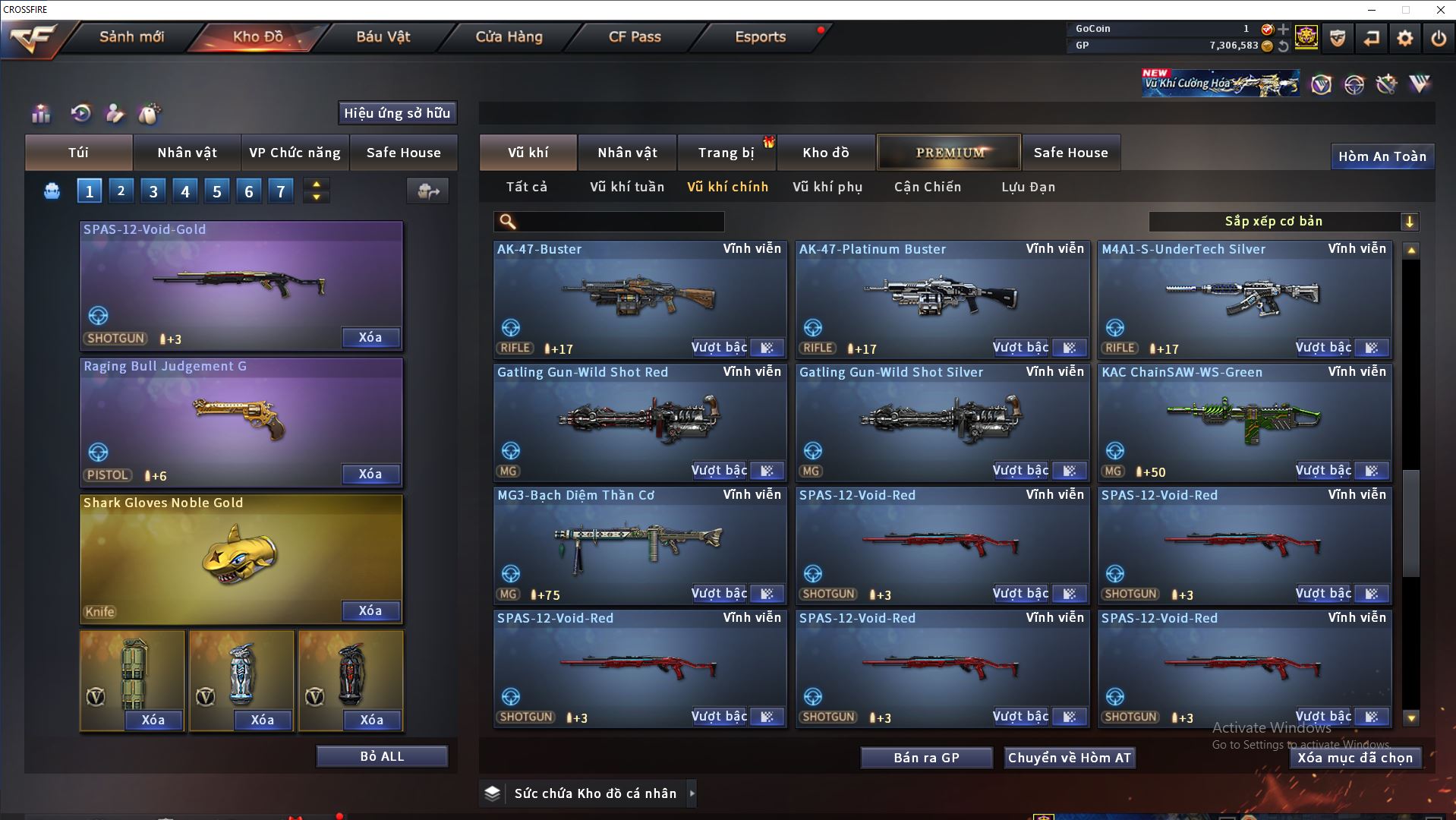Go to the Cửa Hàng shop
Image resolution: width=1456 pixels, height=820 pixels.
coord(509,36)
